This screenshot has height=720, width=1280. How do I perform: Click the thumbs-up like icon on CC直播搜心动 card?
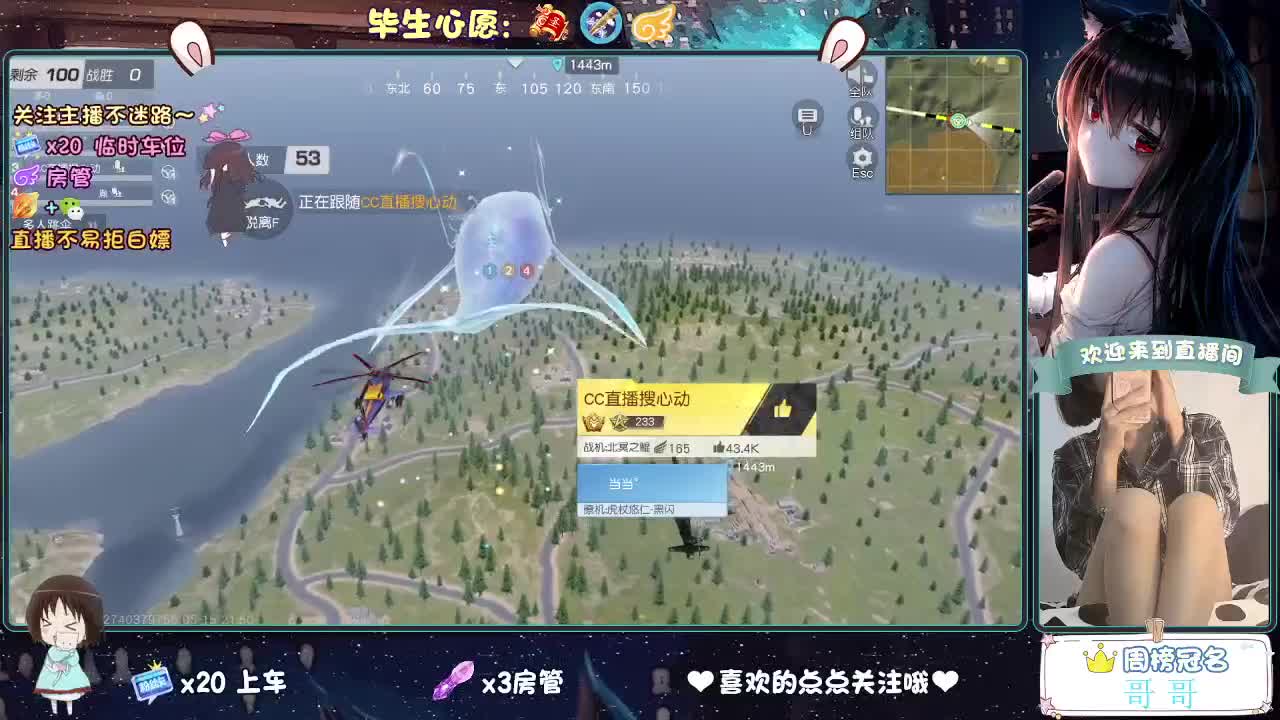[784, 407]
